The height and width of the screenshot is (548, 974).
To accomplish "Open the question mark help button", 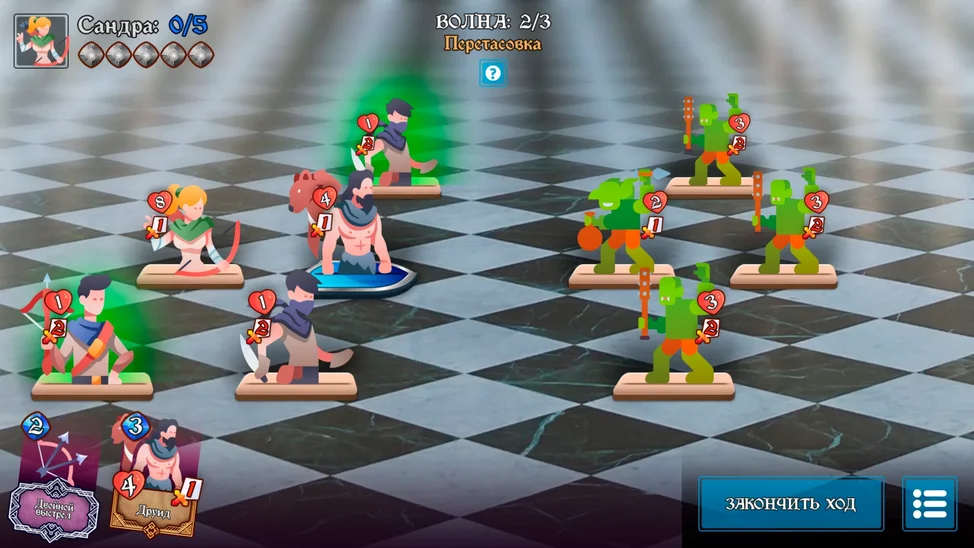I will coord(492,73).
